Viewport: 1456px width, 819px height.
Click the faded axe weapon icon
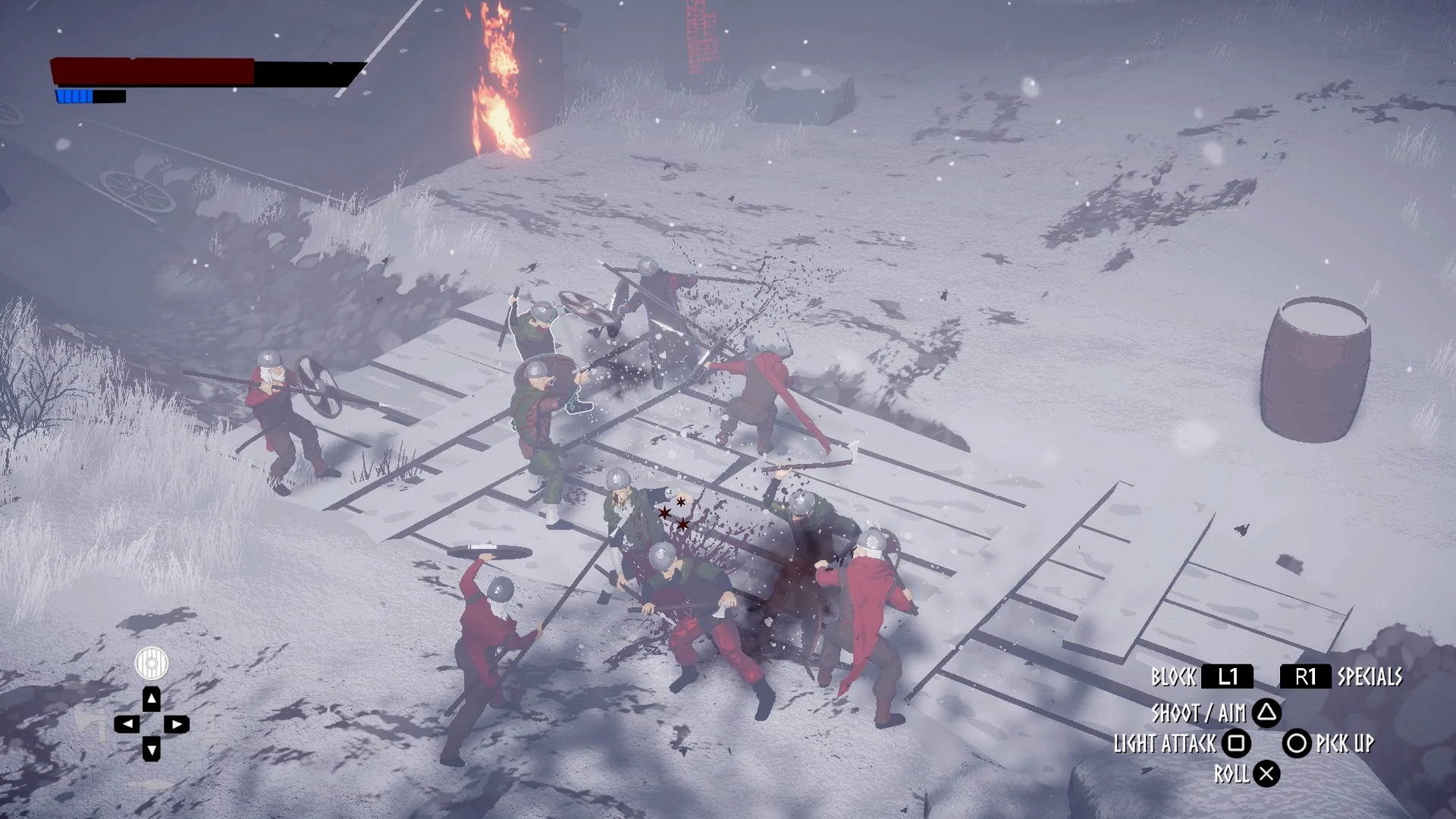(93, 724)
